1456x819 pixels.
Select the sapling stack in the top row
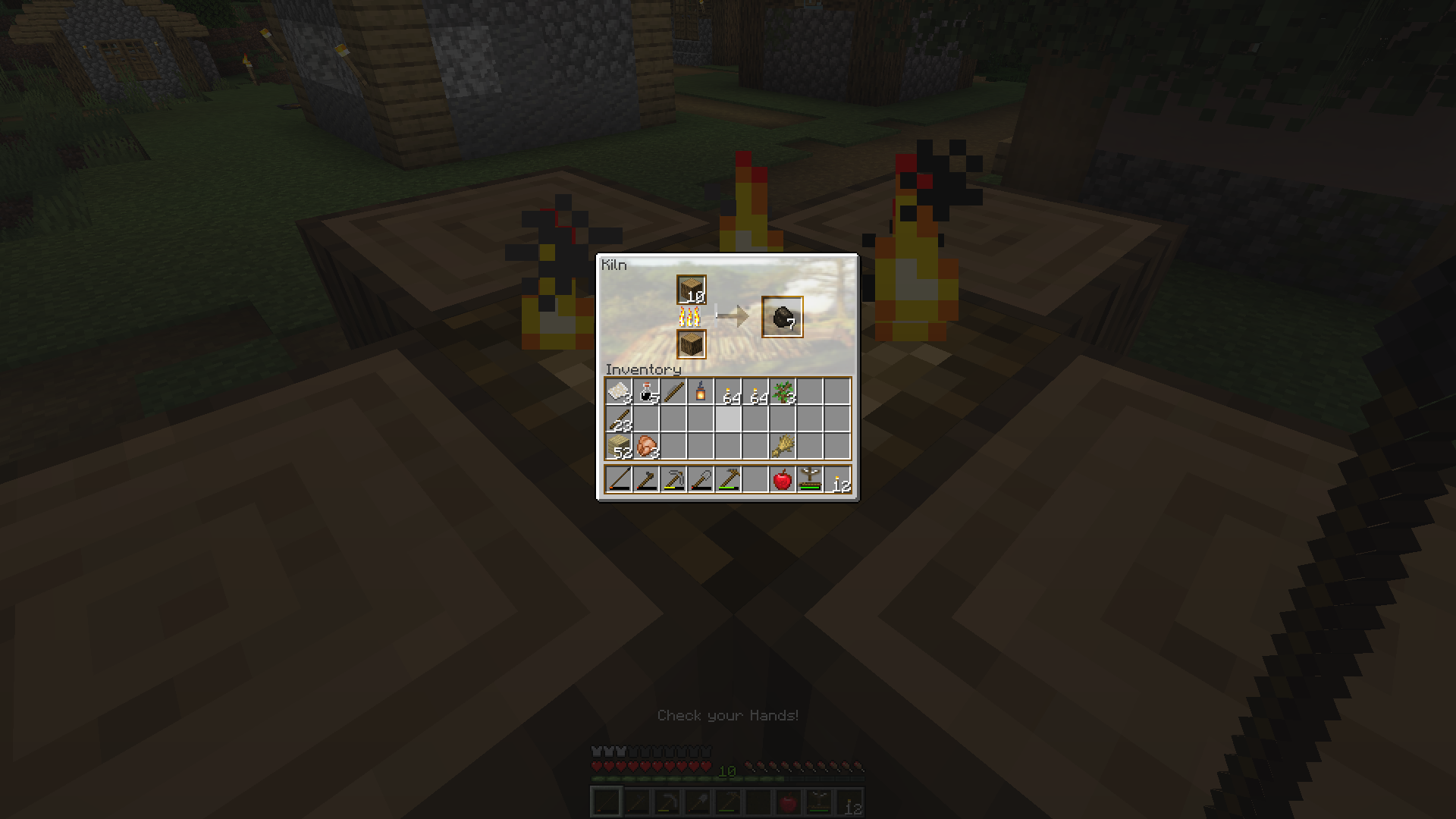tap(783, 392)
